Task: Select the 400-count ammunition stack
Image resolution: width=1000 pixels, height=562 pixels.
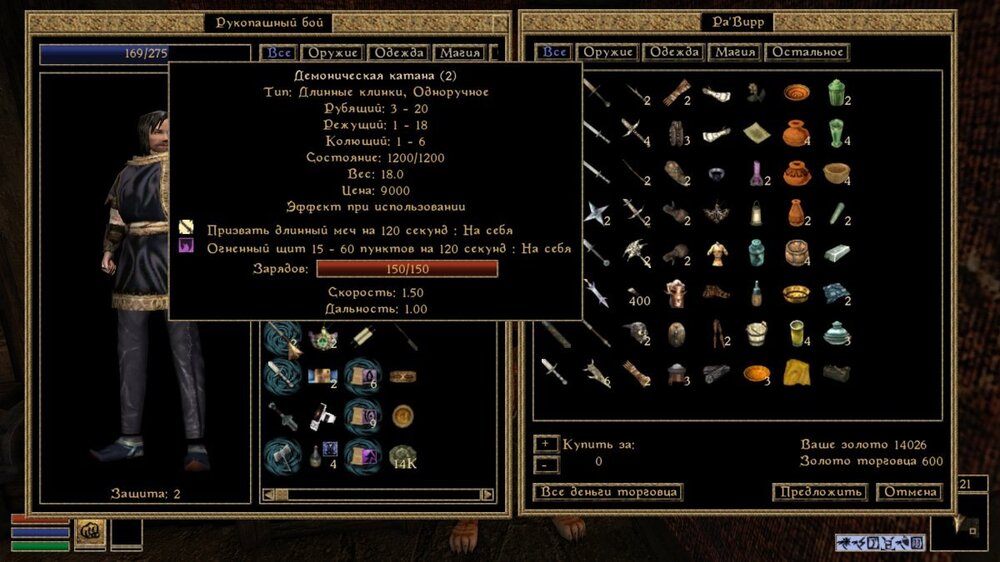Action: 637,292
